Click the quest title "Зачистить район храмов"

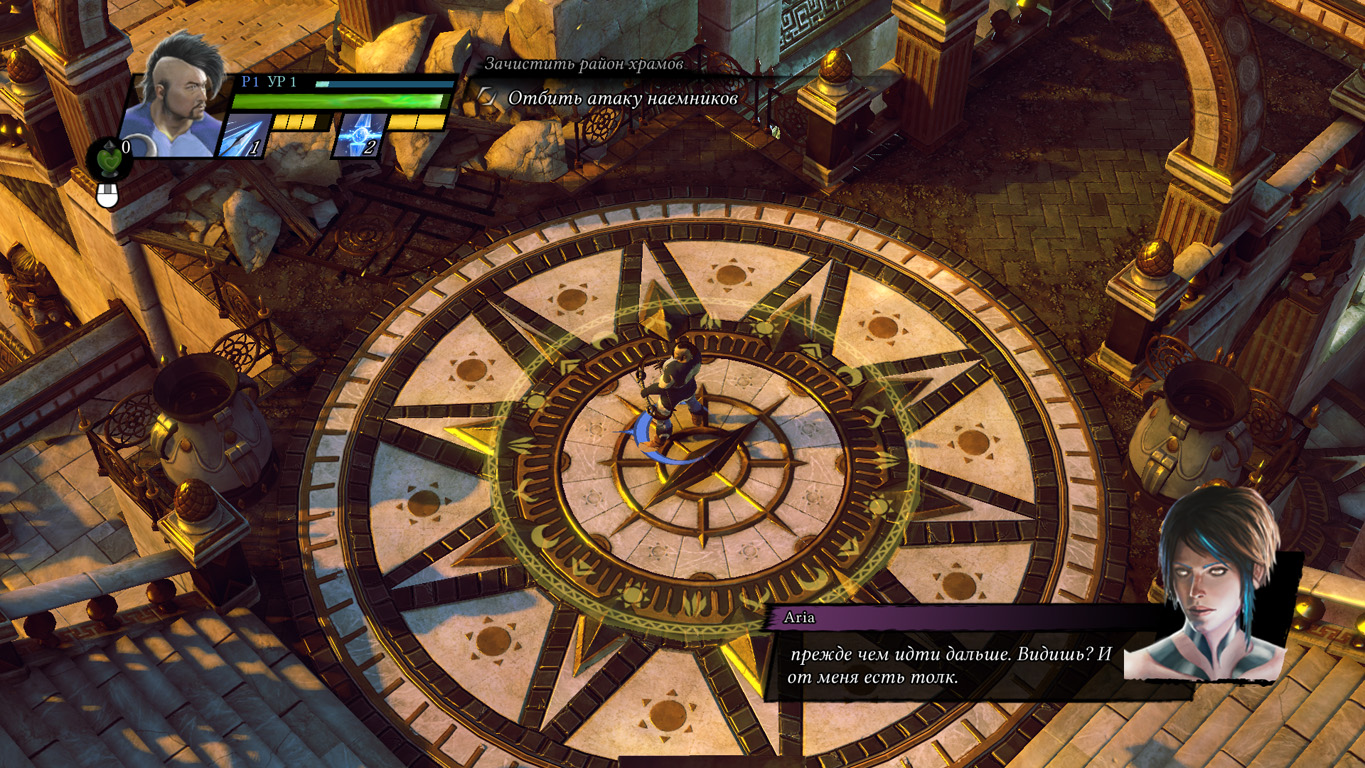[584, 64]
